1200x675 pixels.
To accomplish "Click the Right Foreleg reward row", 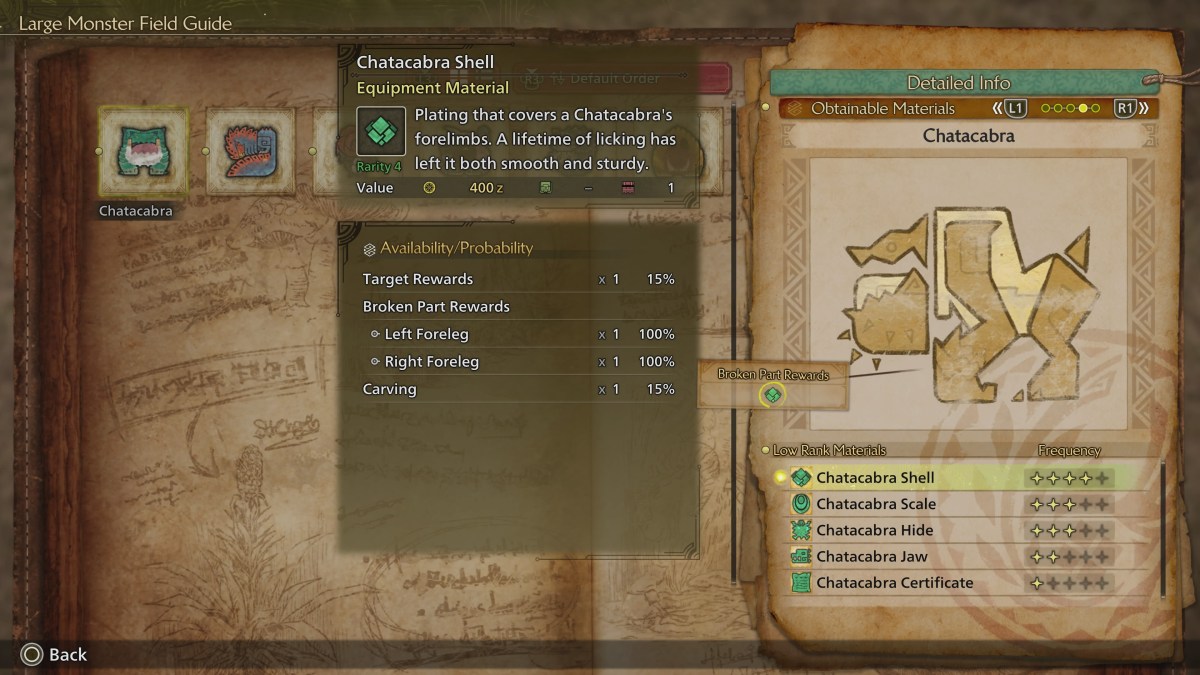I will [518, 361].
